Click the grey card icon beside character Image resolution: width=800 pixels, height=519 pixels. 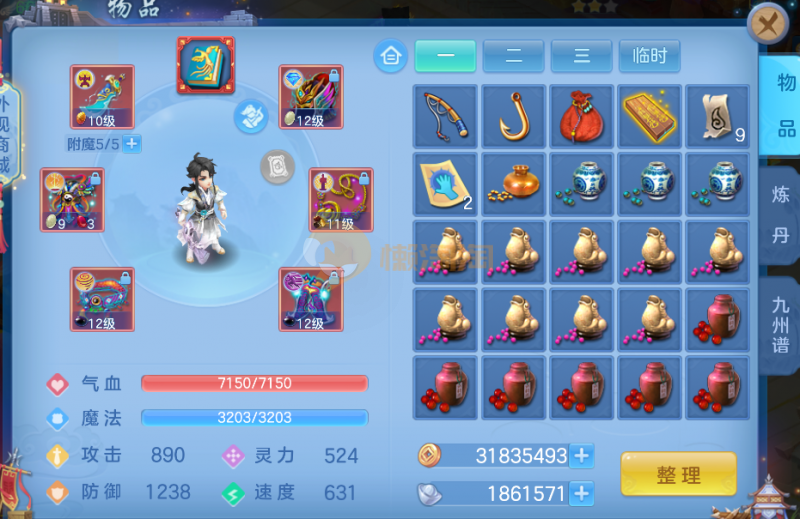tap(277, 166)
